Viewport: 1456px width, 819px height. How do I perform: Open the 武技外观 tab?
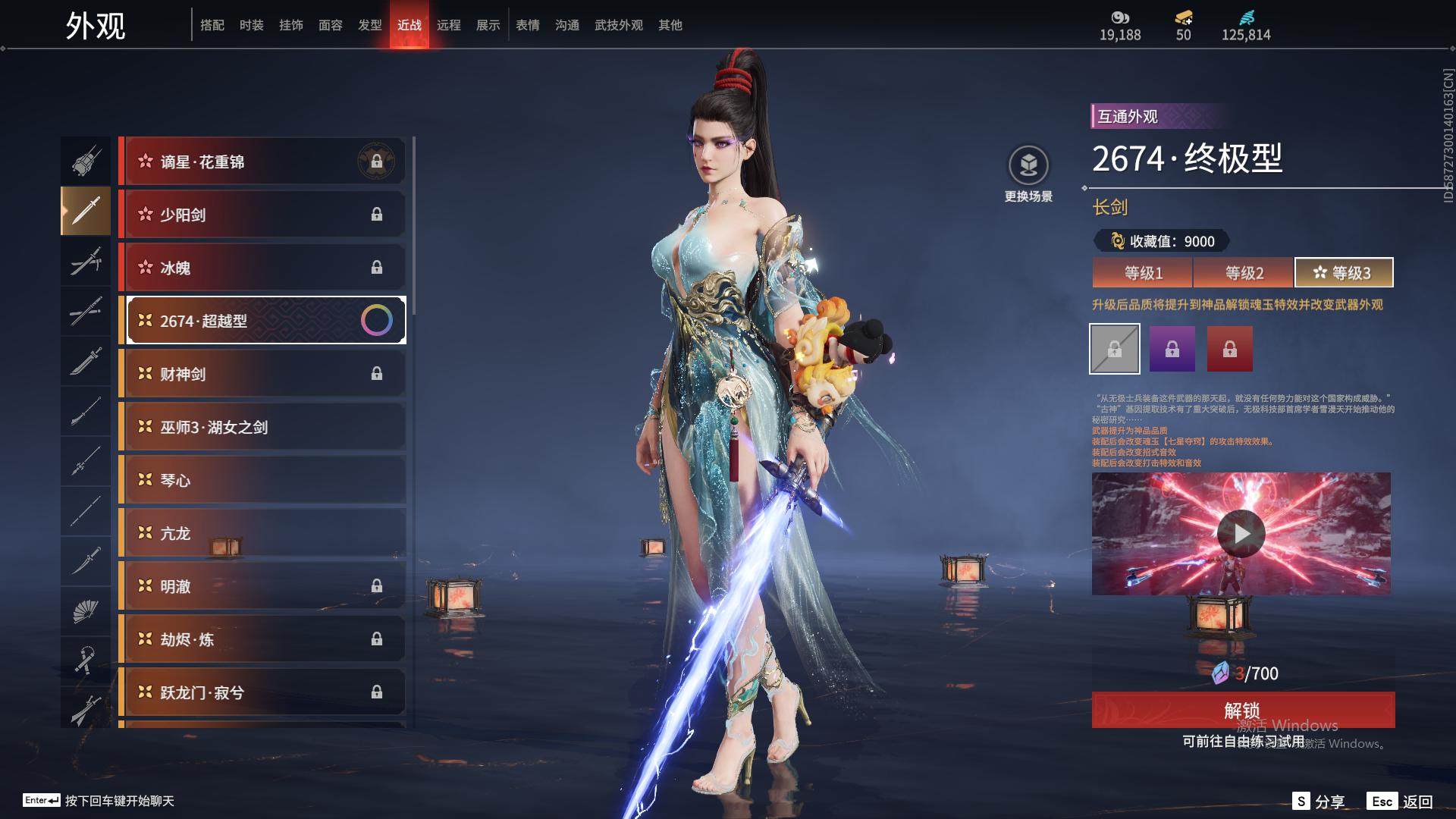[x=618, y=25]
